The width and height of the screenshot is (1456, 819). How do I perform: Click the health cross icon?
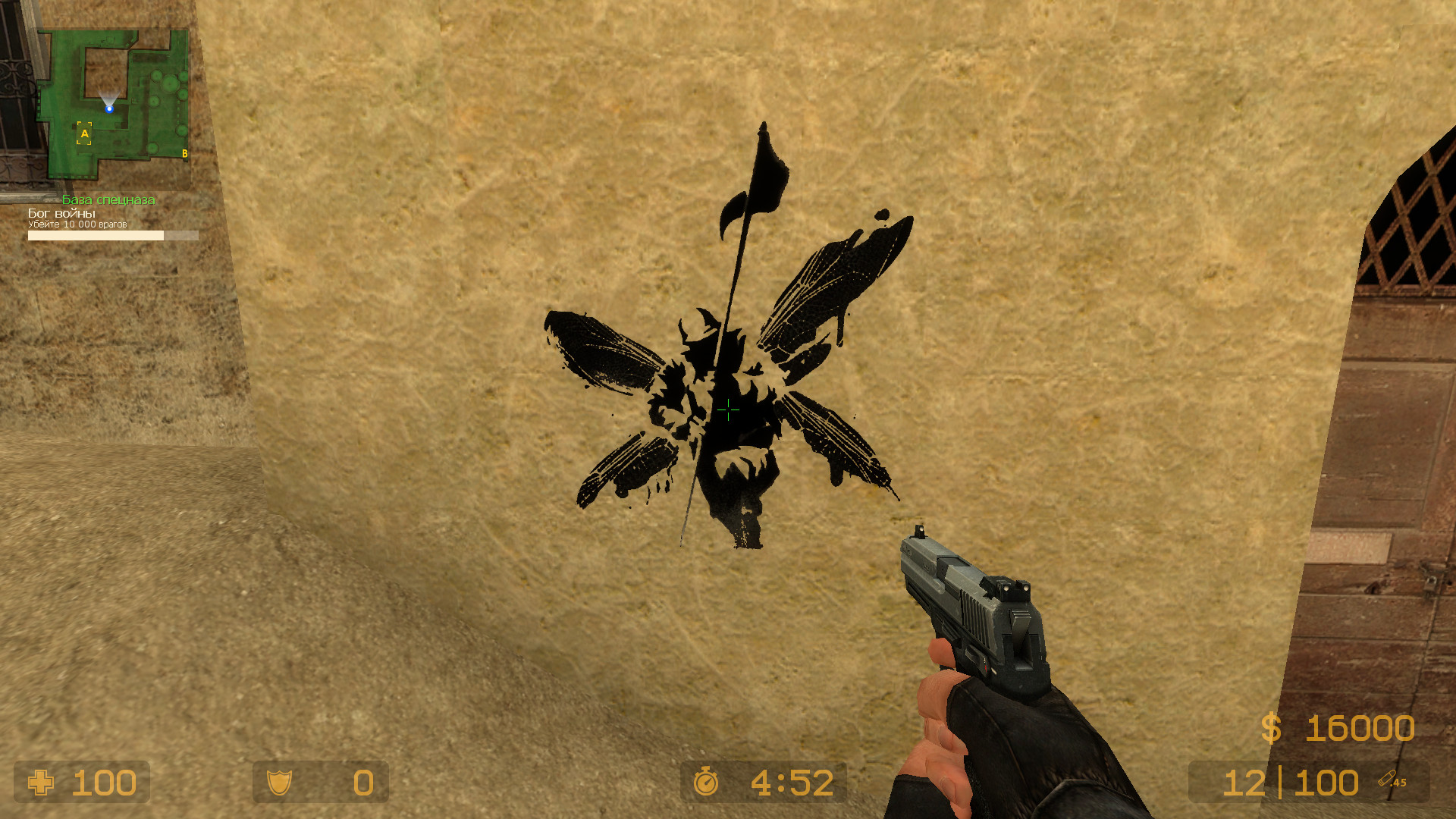click(x=39, y=783)
